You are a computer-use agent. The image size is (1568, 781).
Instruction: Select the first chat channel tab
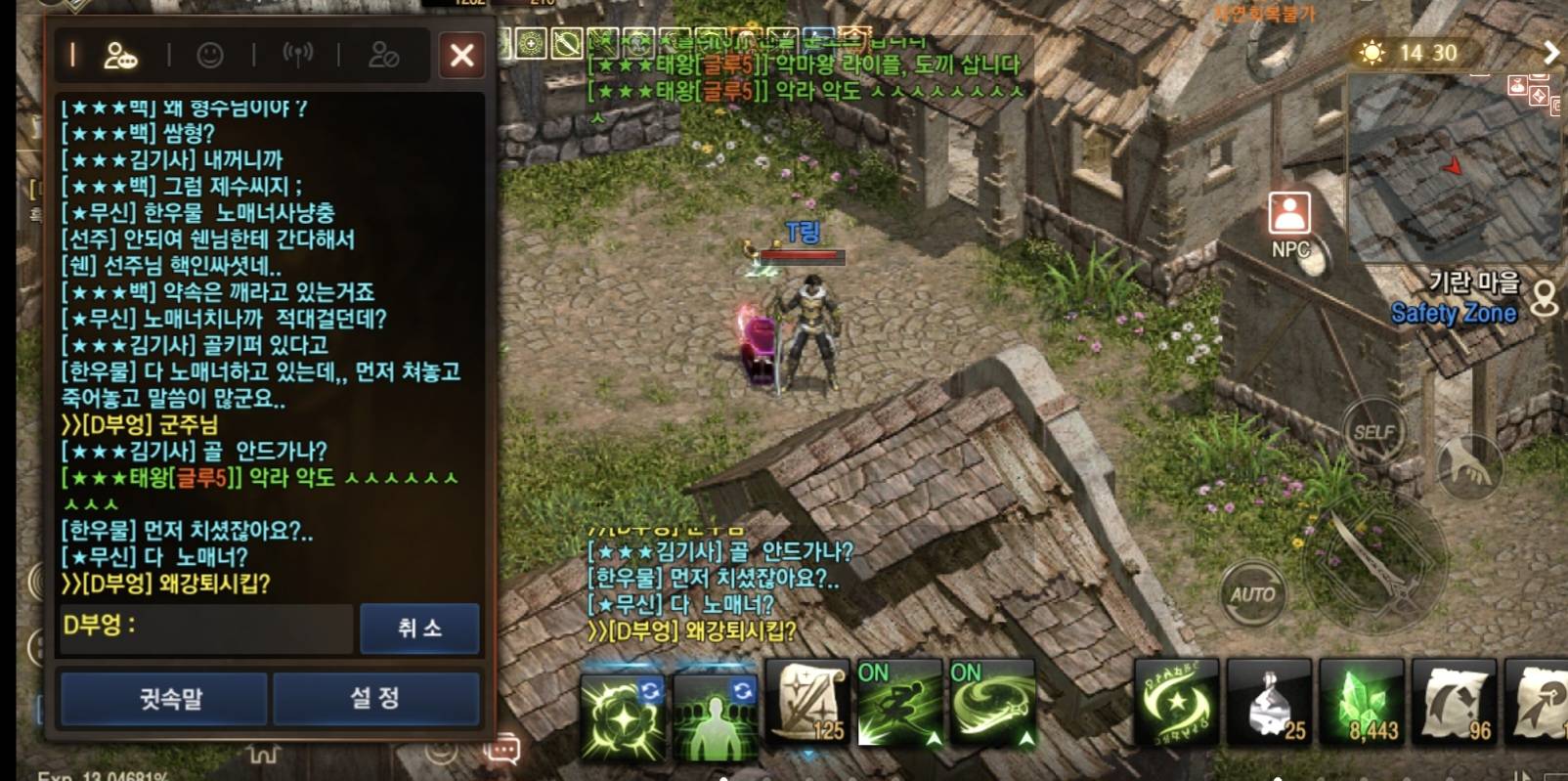point(74,57)
